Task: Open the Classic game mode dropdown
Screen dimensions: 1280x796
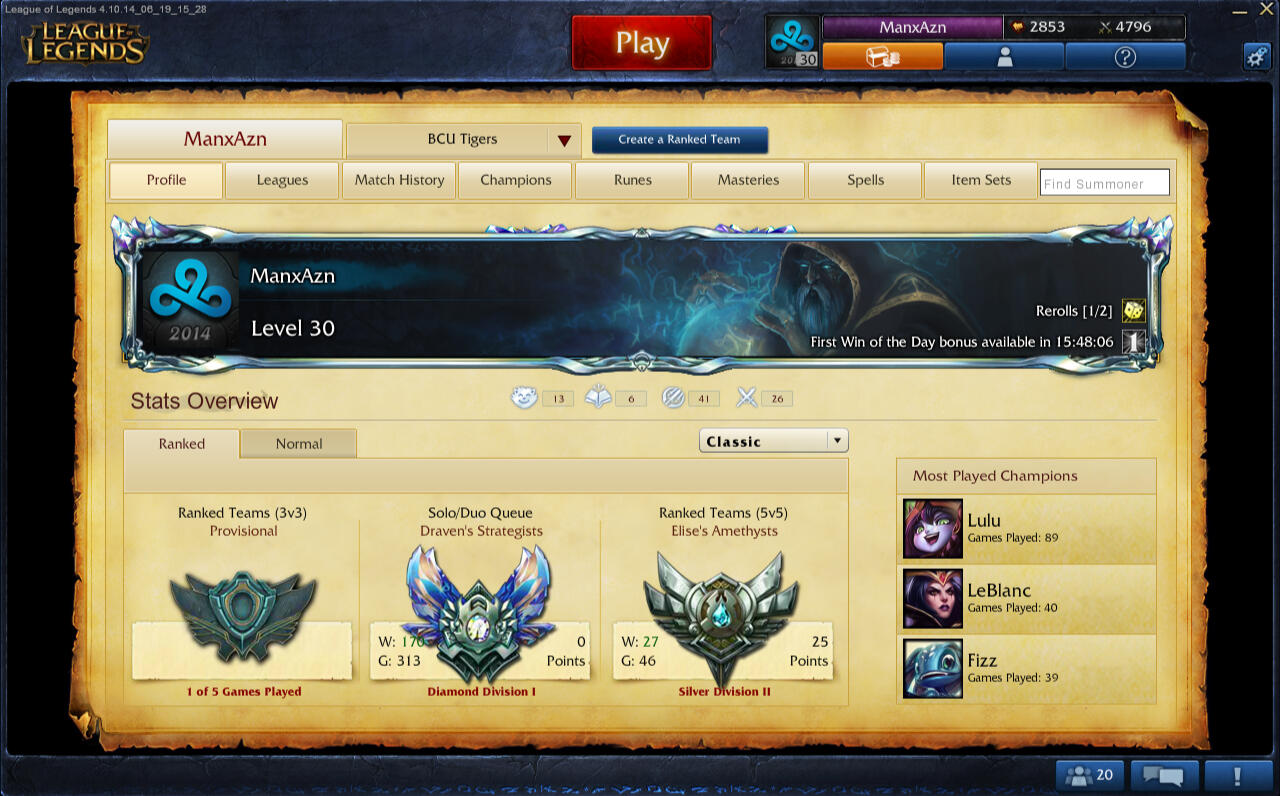Action: [x=773, y=440]
